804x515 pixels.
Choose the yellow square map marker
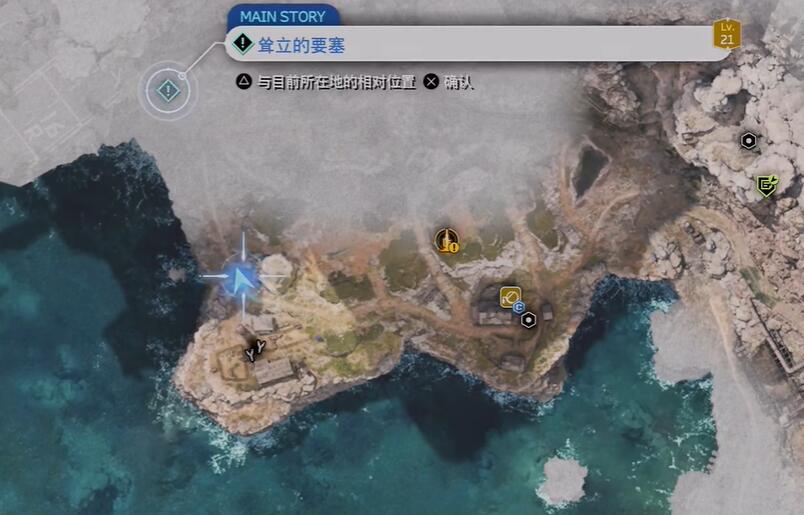(510, 296)
